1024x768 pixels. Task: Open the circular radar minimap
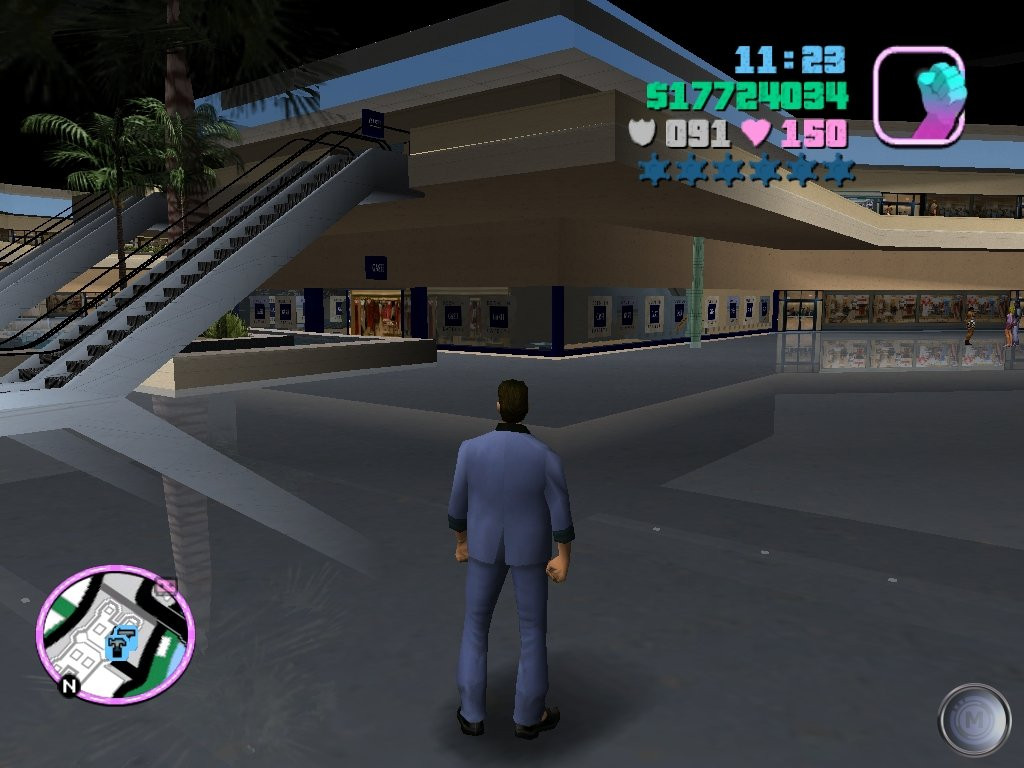pyautogui.click(x=116, y=634)
